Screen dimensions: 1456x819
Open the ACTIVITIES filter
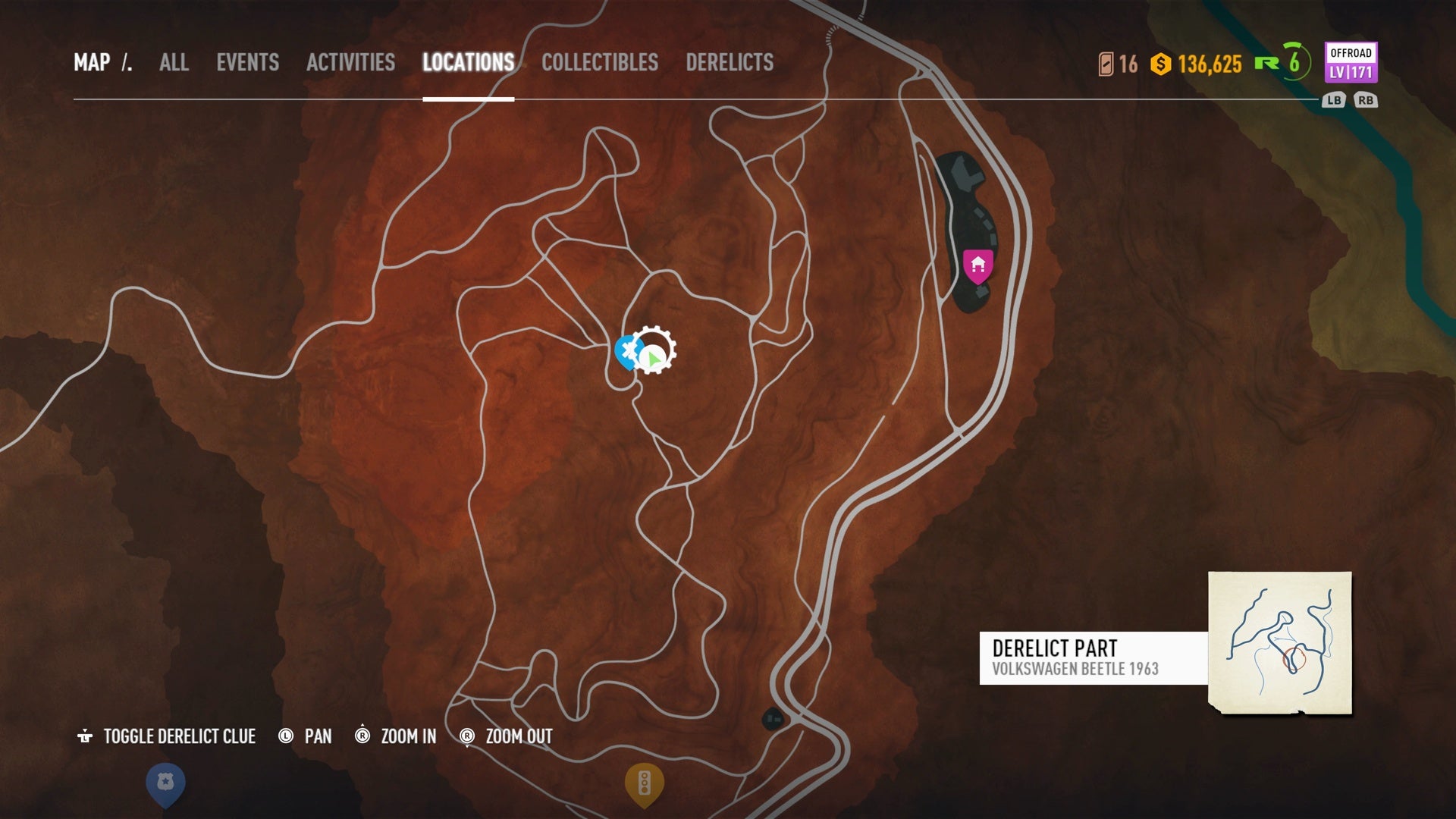[x=350, y=63]
